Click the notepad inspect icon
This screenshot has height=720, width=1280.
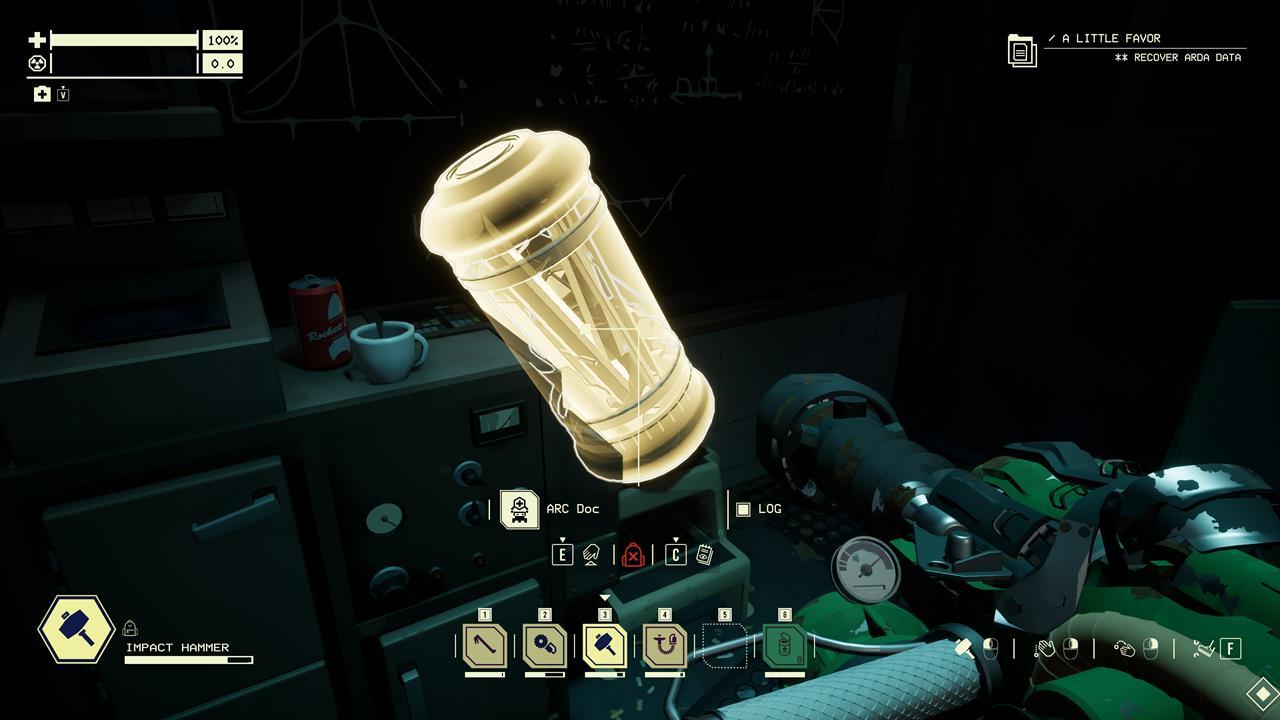(x=704, y=555)
